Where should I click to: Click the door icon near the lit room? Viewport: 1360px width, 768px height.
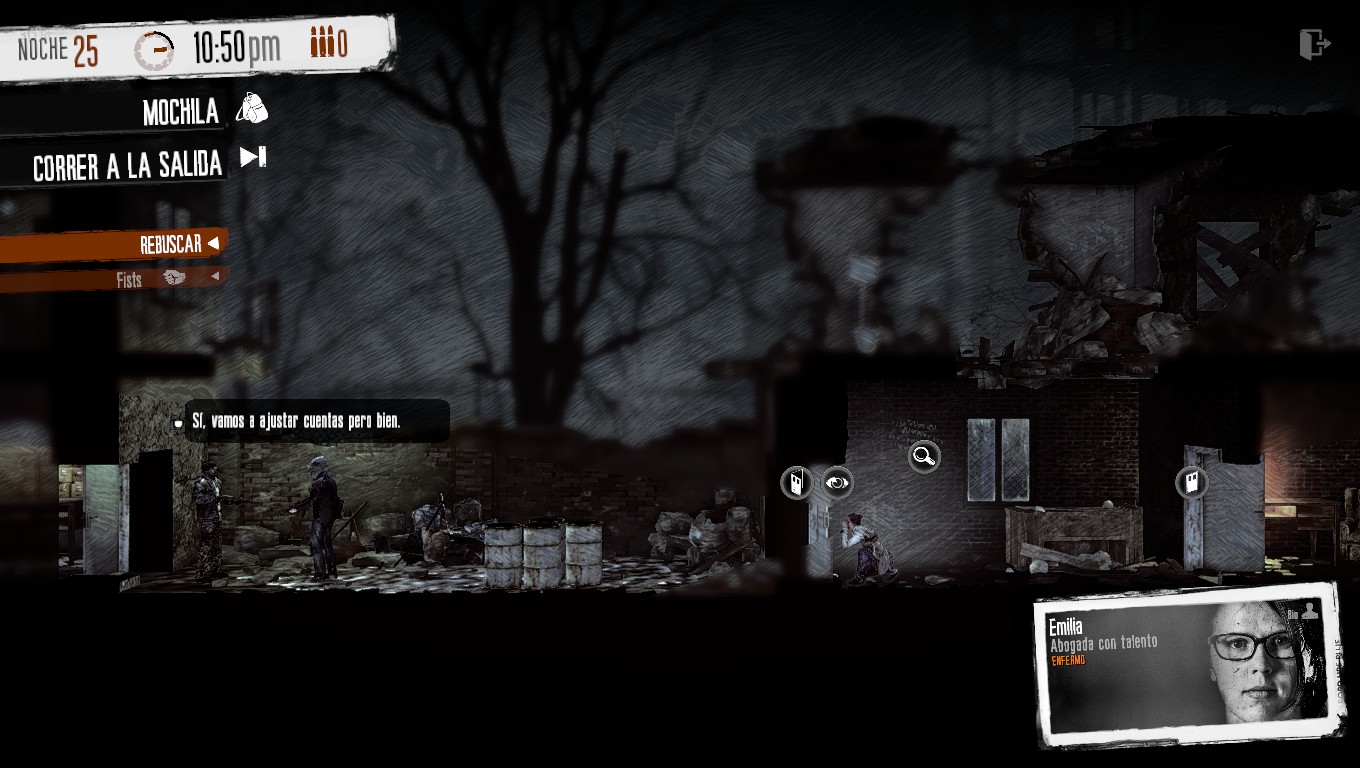(x=1191, y=483)
